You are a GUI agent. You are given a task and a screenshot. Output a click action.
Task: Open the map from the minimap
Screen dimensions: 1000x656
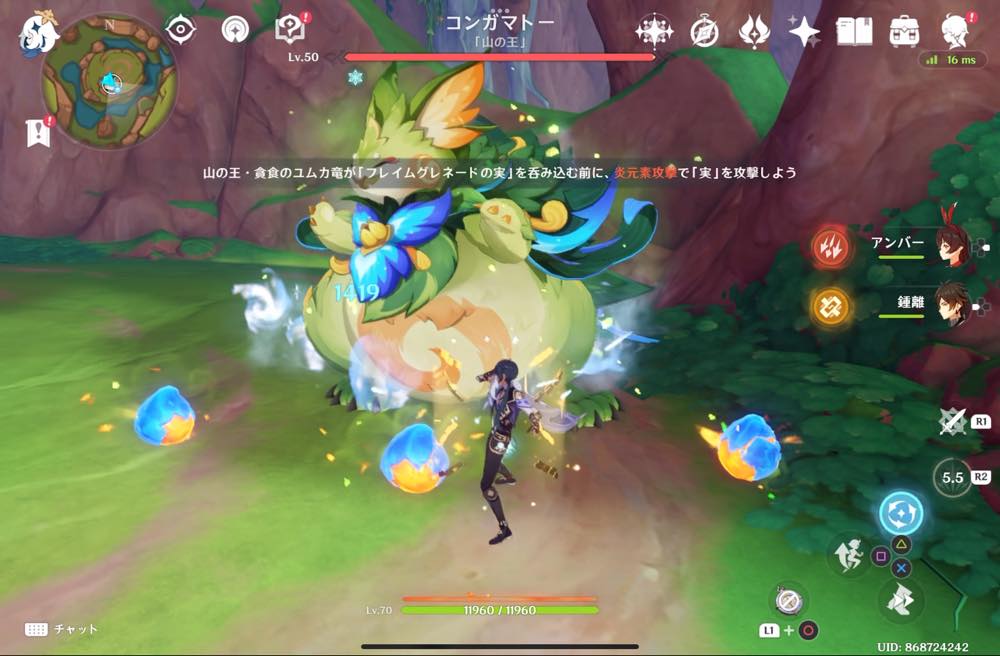(109, 81)
